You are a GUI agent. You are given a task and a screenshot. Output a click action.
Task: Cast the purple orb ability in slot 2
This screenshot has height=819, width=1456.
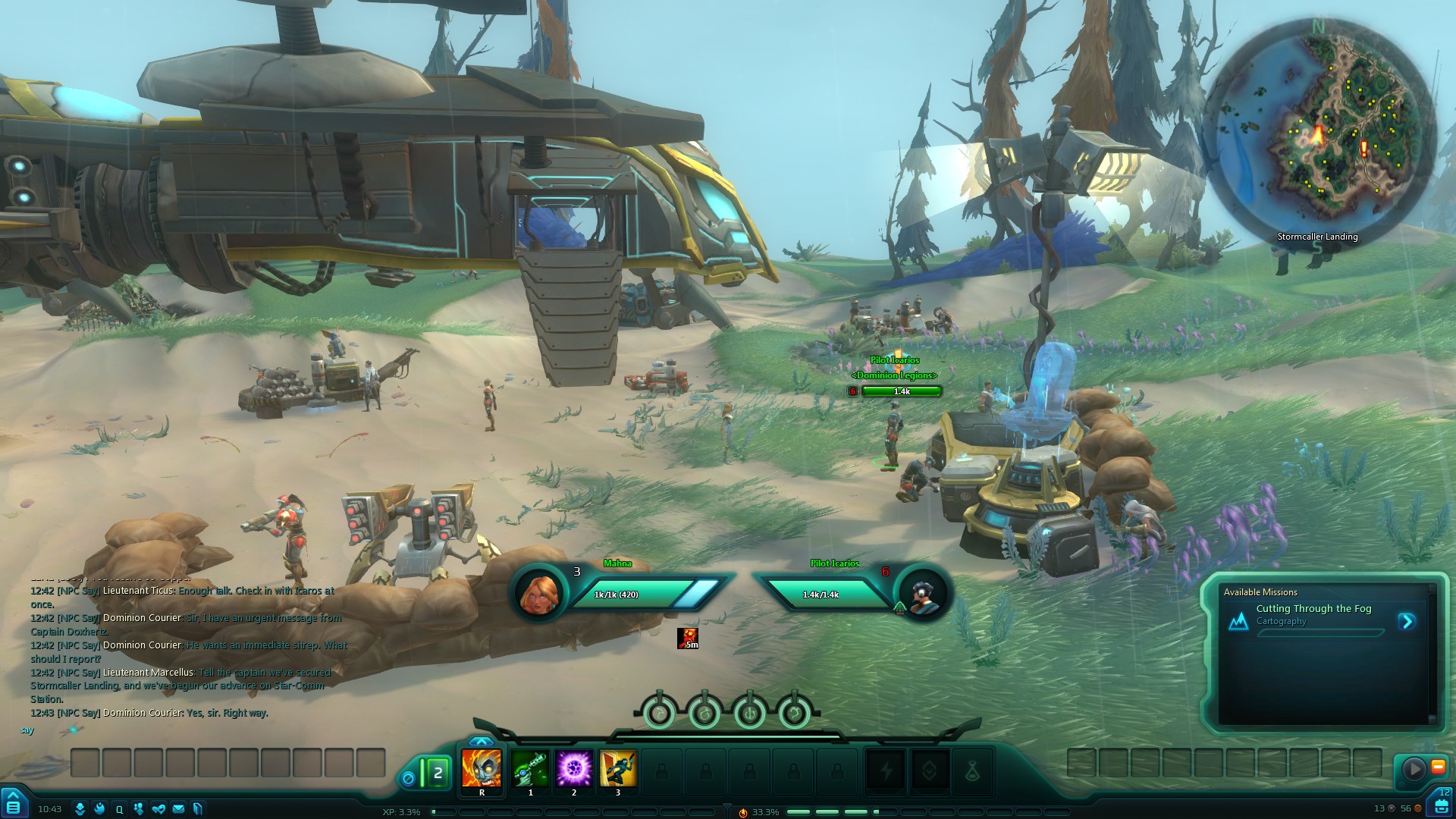[574, 768]
